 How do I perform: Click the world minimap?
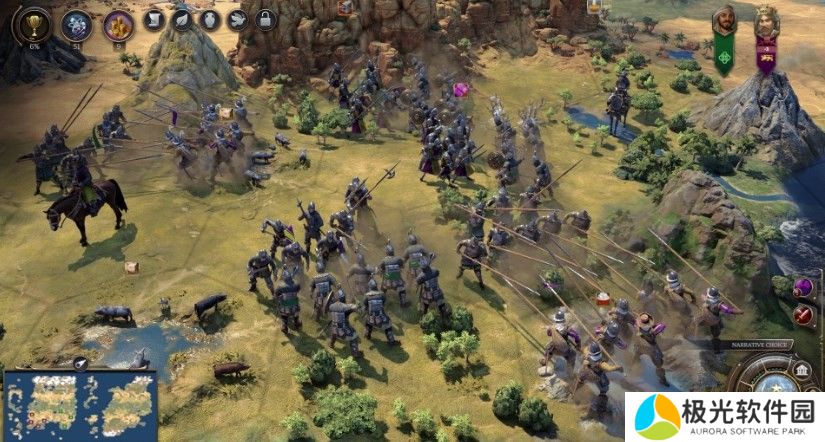click(x=80, y=404)
